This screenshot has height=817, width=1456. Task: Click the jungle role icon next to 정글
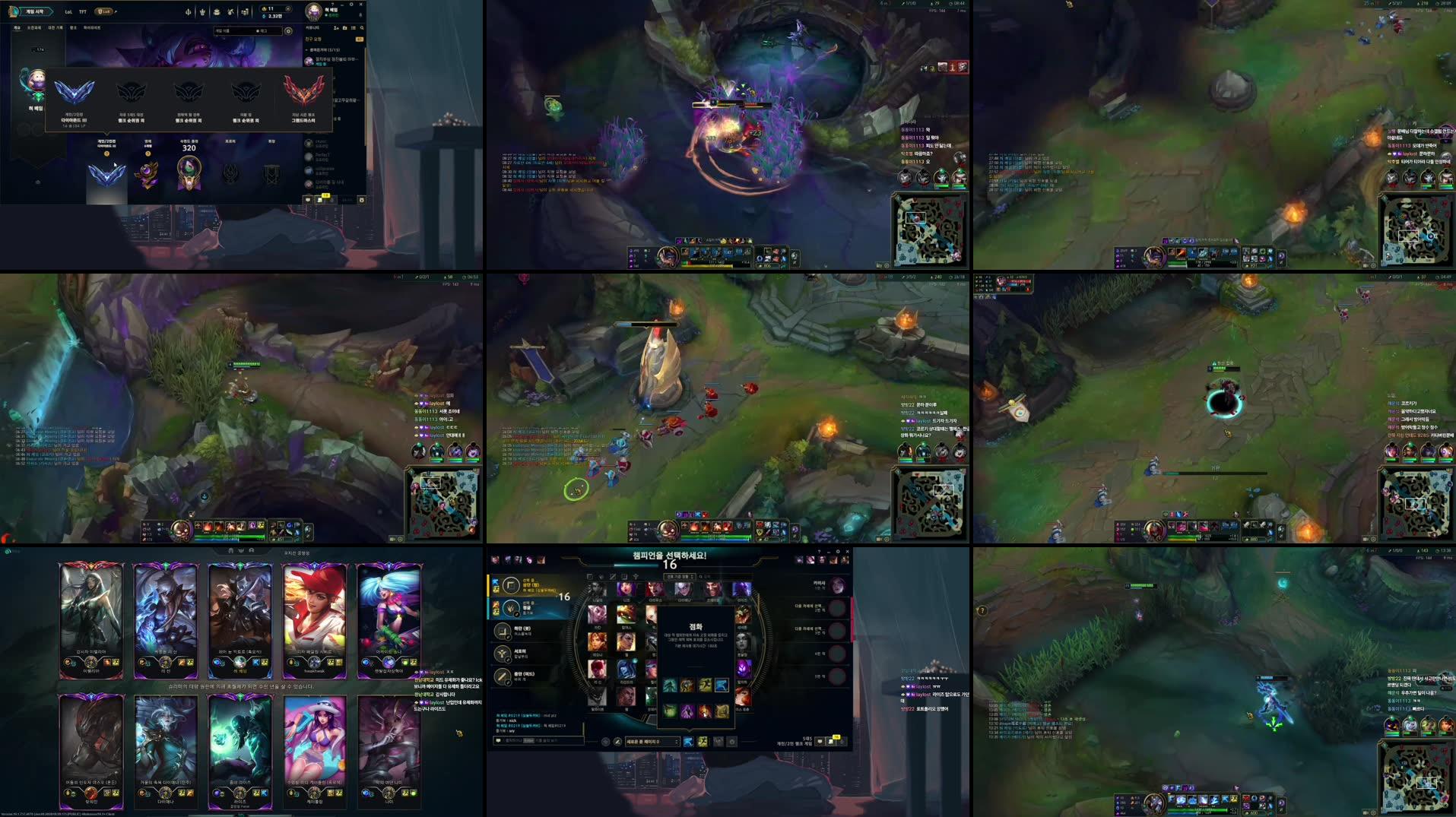[x=510, y=610]
